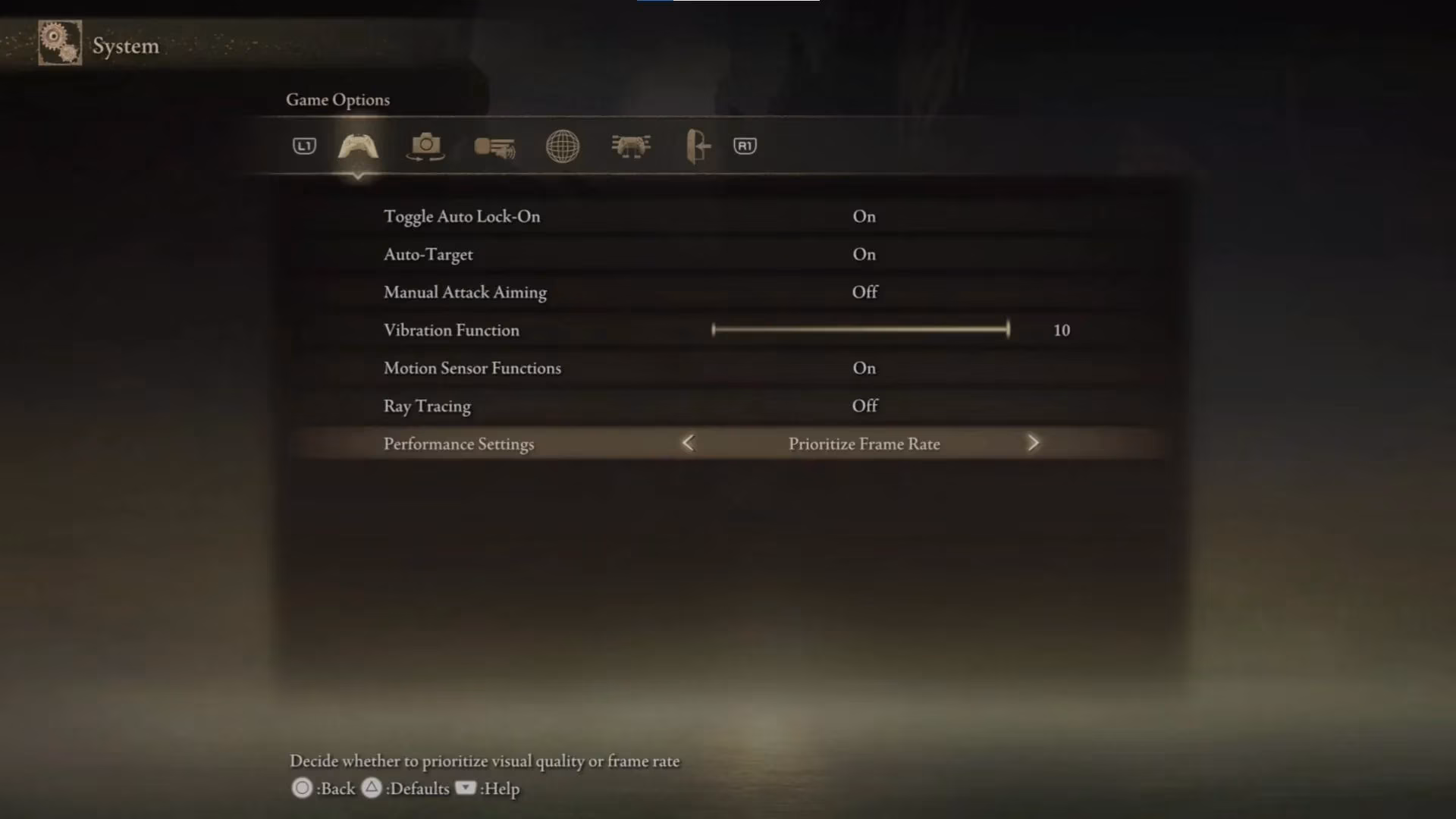
Task: Disable Auto-Target
Action: [x=864, y=254]
